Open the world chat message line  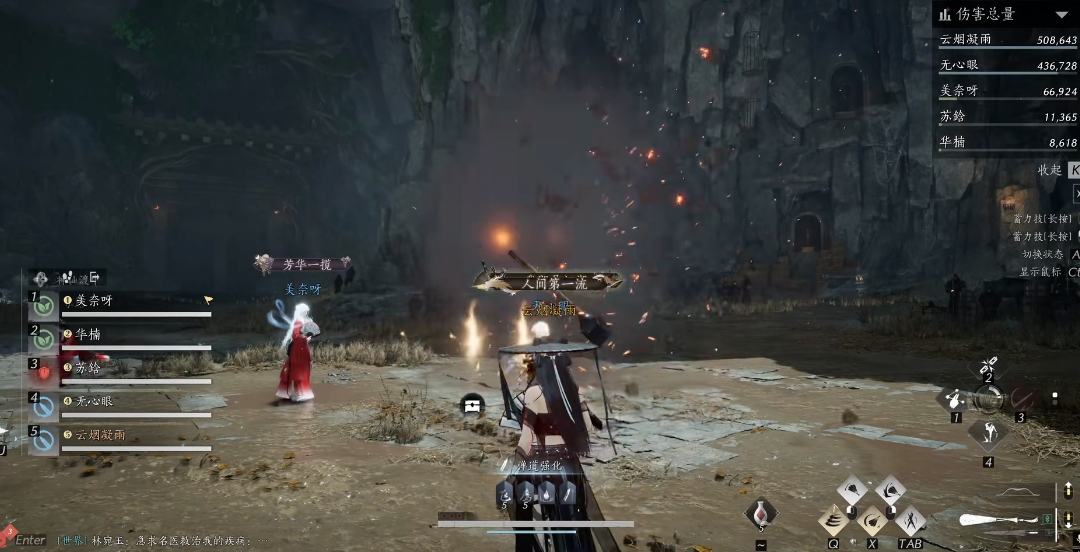160,539
